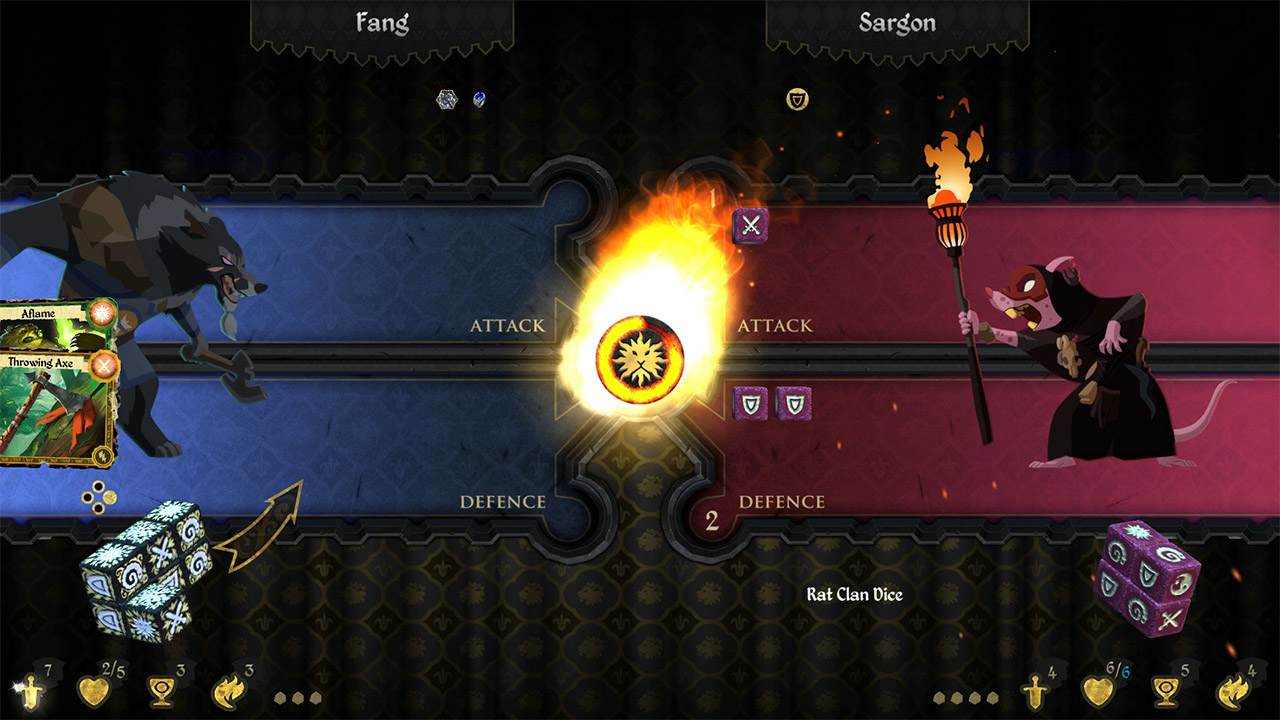Click the ATTACK label on Sargon's side
The width and height of the screenshot is (1280, 720).
pos(777,325)
